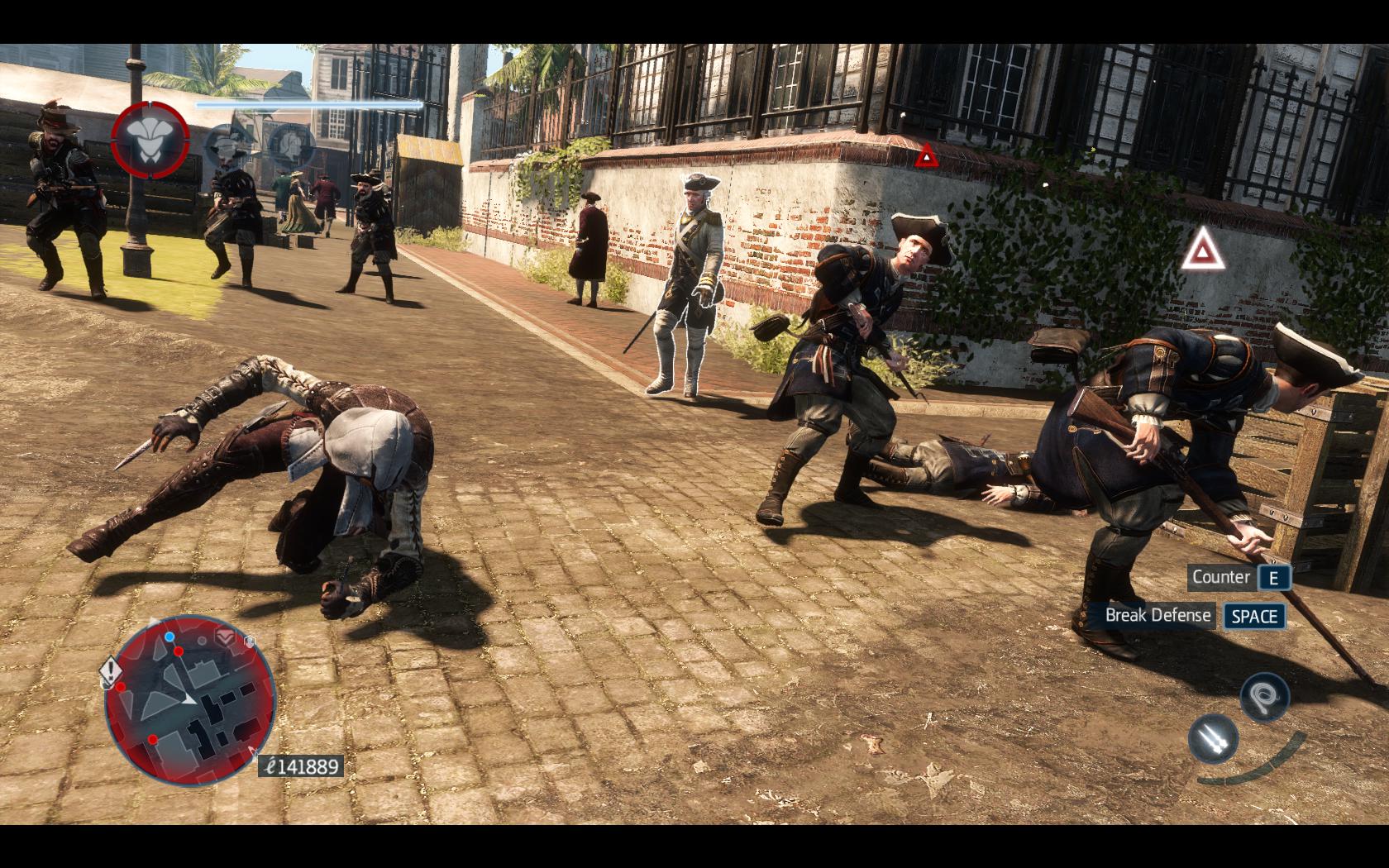1389x868 pixels.
Task: Select the blue dot marker on the minimap
Action: click(169, 637)
